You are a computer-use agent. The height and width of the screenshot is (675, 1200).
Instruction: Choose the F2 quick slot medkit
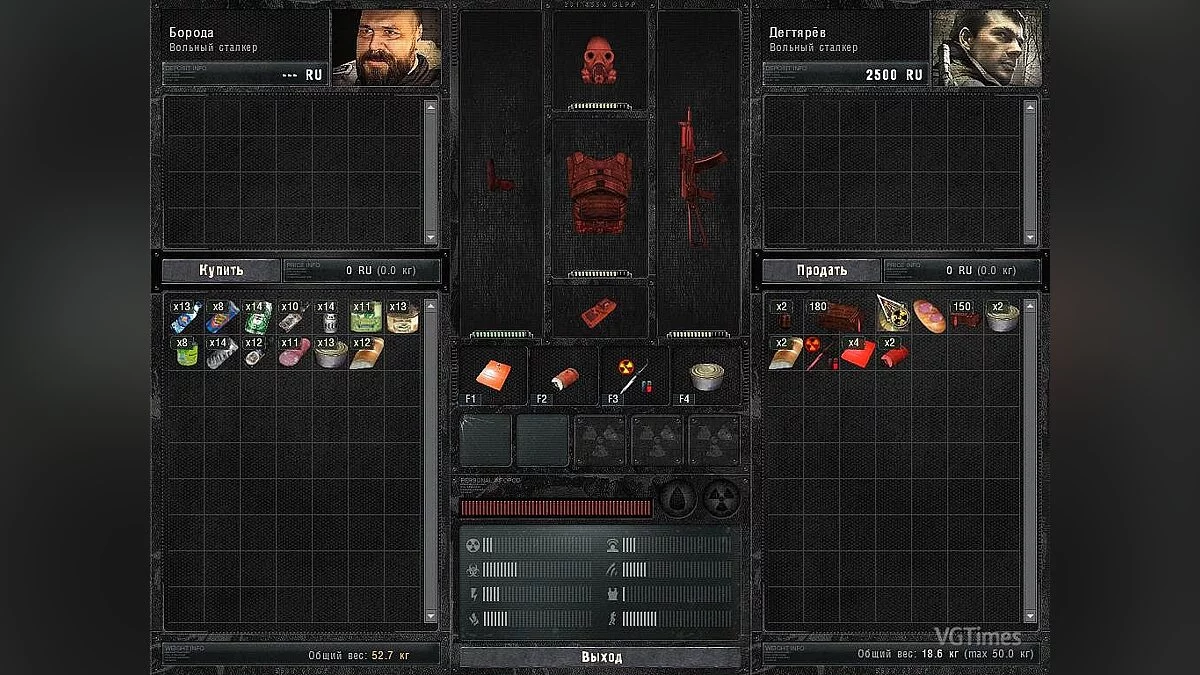(x=562, y=374)
